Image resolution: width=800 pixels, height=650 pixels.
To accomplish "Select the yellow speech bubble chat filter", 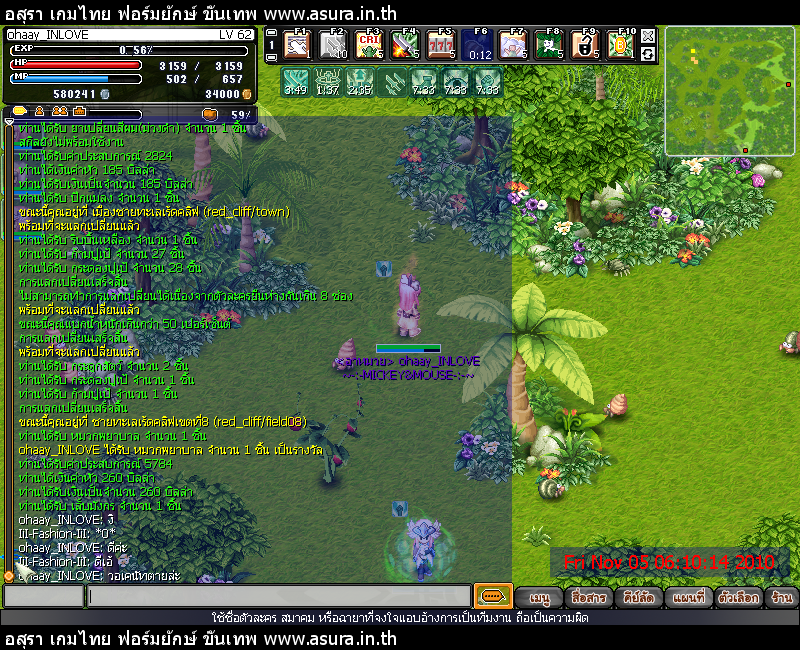I will (20, 110).
